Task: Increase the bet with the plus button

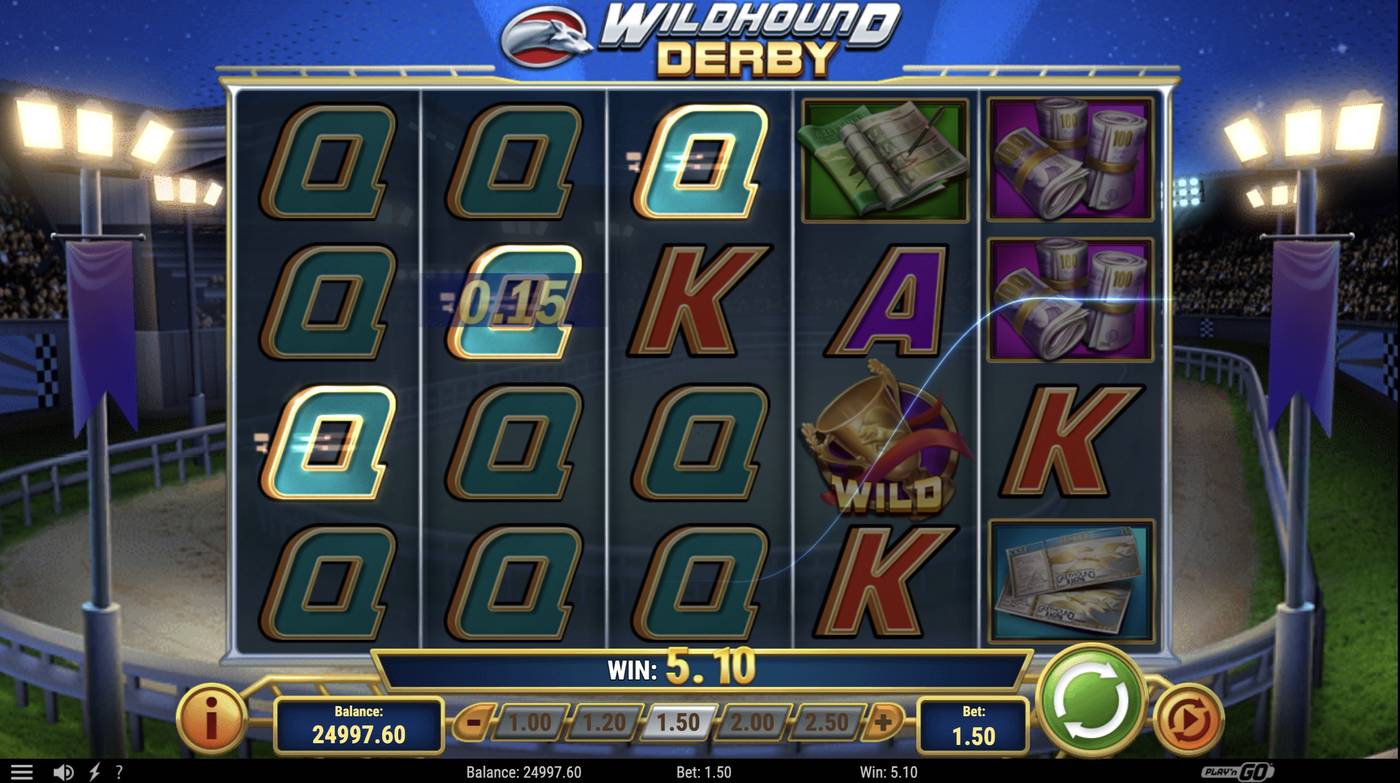Action: [x=884, y=721]
